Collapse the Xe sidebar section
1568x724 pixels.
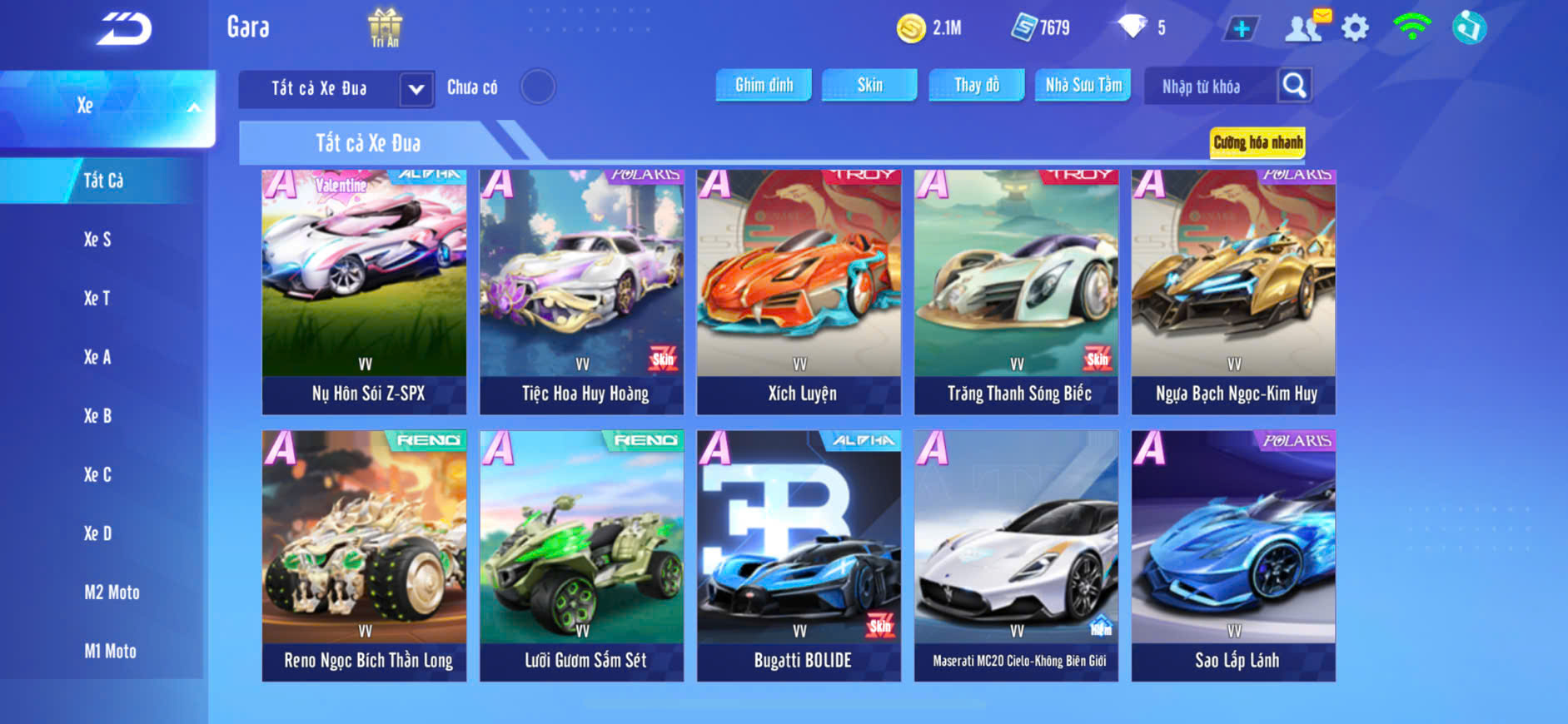[193, 107]
